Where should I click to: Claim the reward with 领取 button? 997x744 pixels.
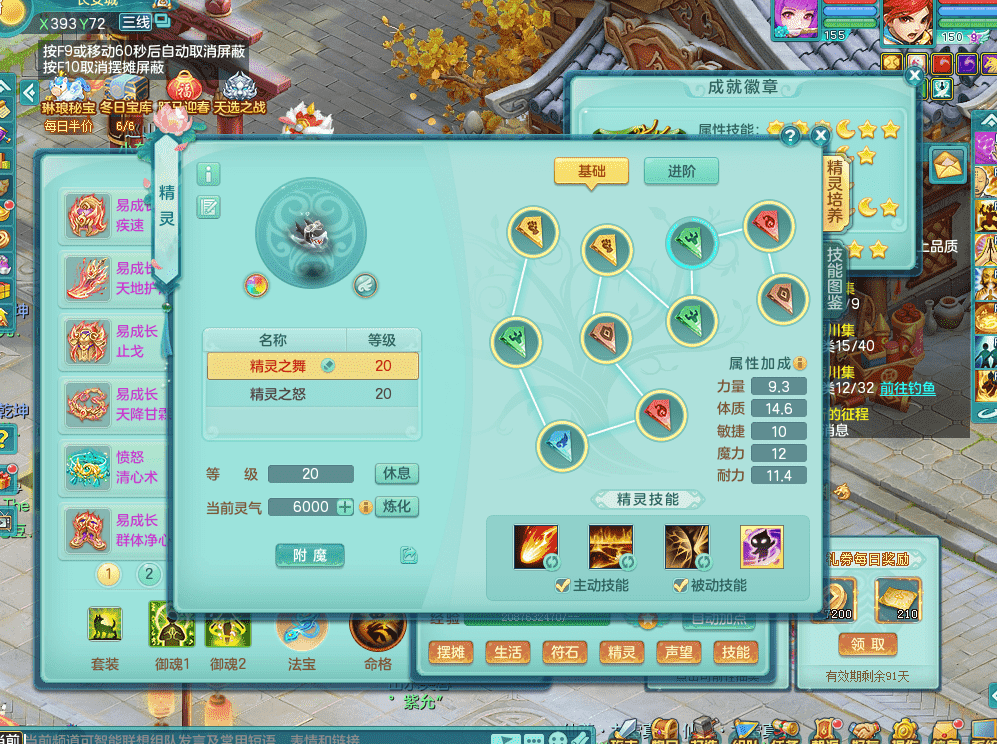point(867,644)
